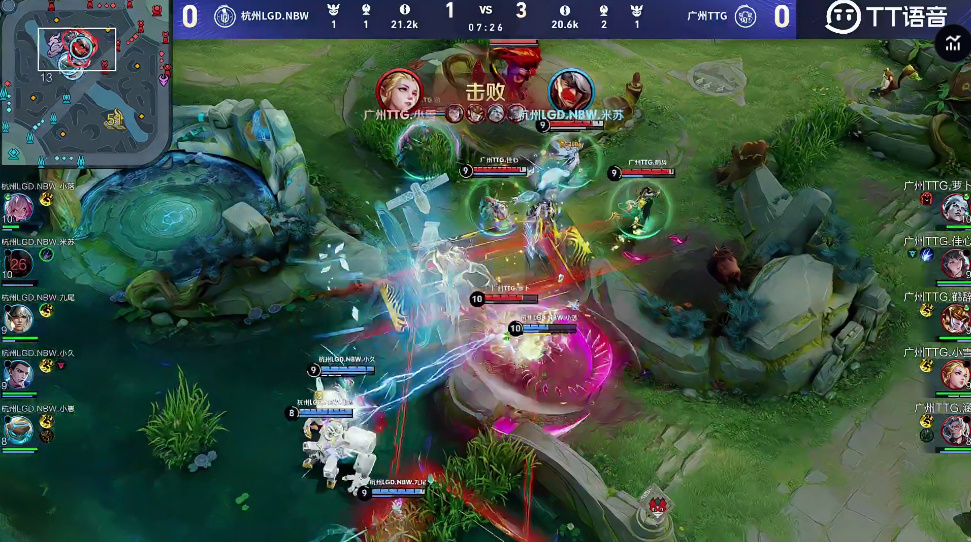Select the 杭州LGD.NBW team emblem in the scoreboard
The width and height of the screenshot is (971, 542).
[224, 17]
